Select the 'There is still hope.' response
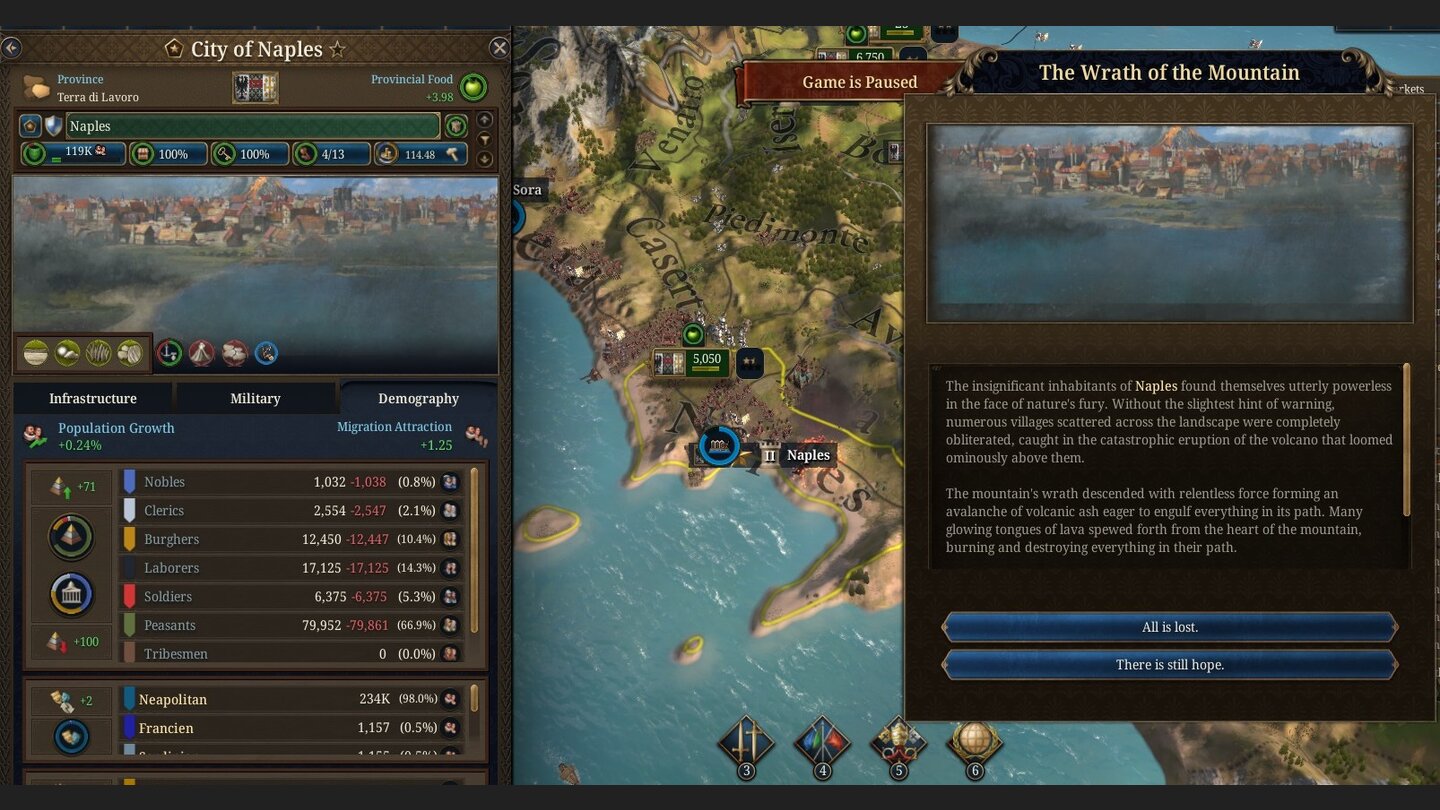 pyautogui.click(x=1170, y=664)
